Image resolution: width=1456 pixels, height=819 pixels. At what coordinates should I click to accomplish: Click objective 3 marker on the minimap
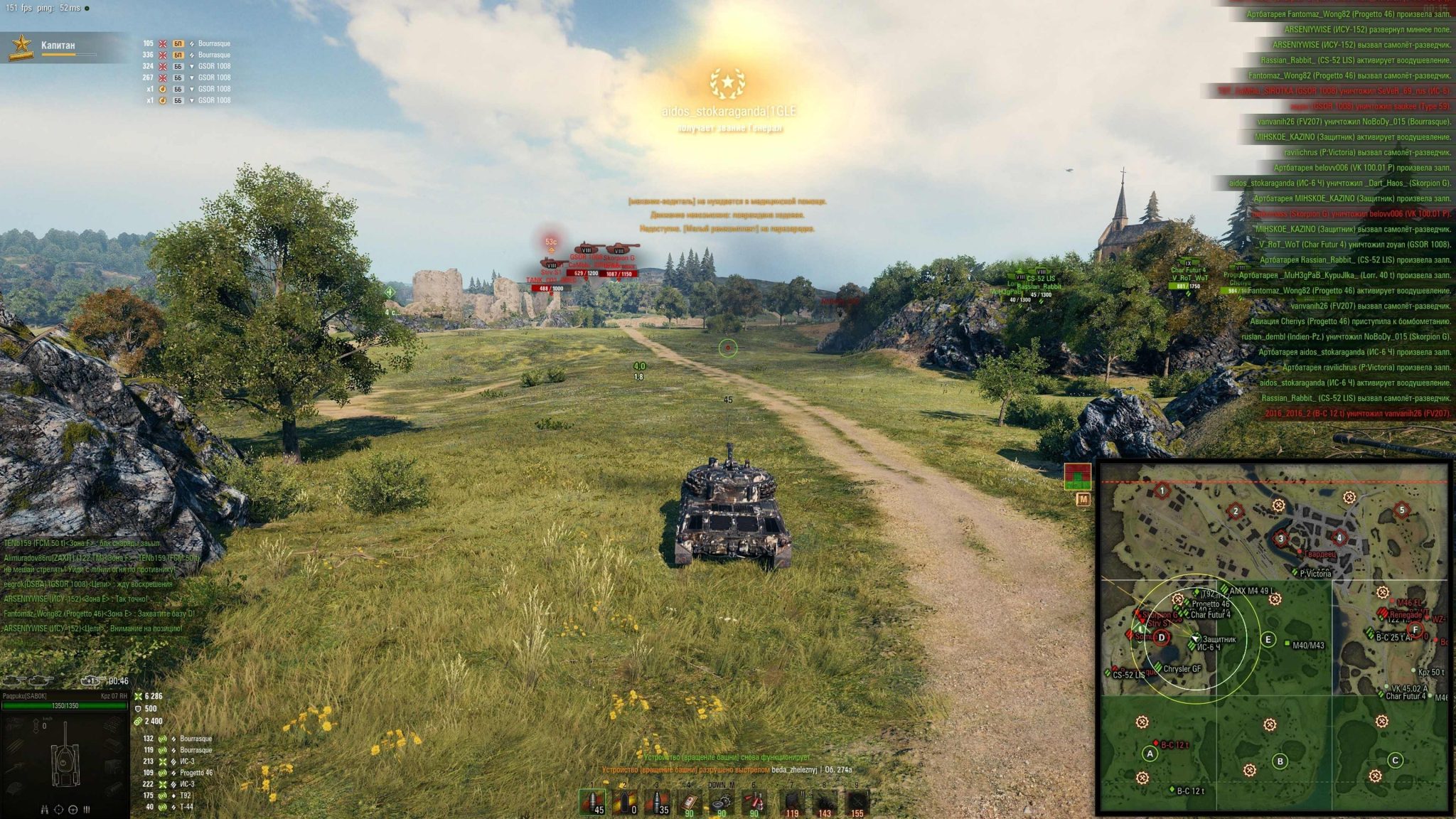1281,538
